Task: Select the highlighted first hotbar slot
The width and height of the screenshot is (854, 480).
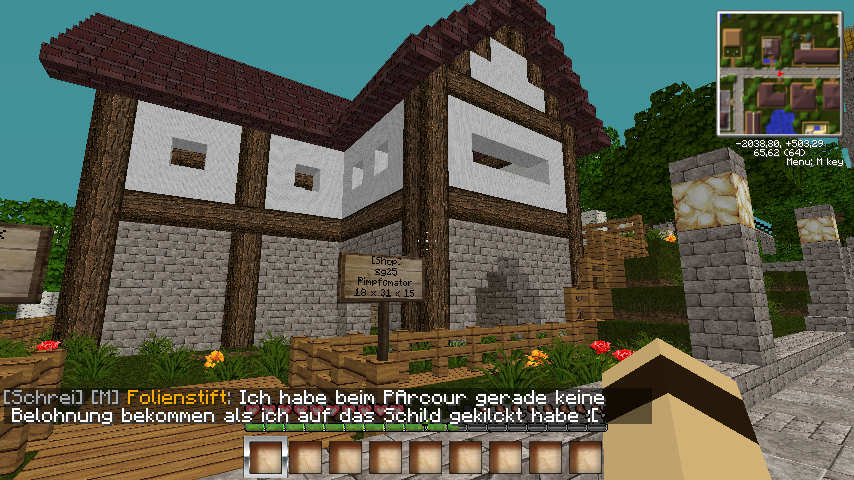Action: tap(265, 458)
